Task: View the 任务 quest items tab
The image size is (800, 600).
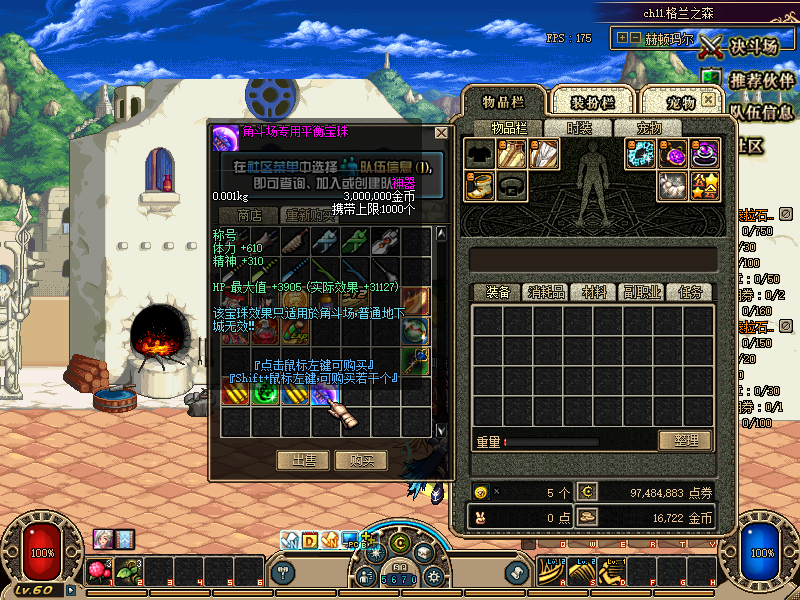Action: pyautogui.click(x=689, y=292)
